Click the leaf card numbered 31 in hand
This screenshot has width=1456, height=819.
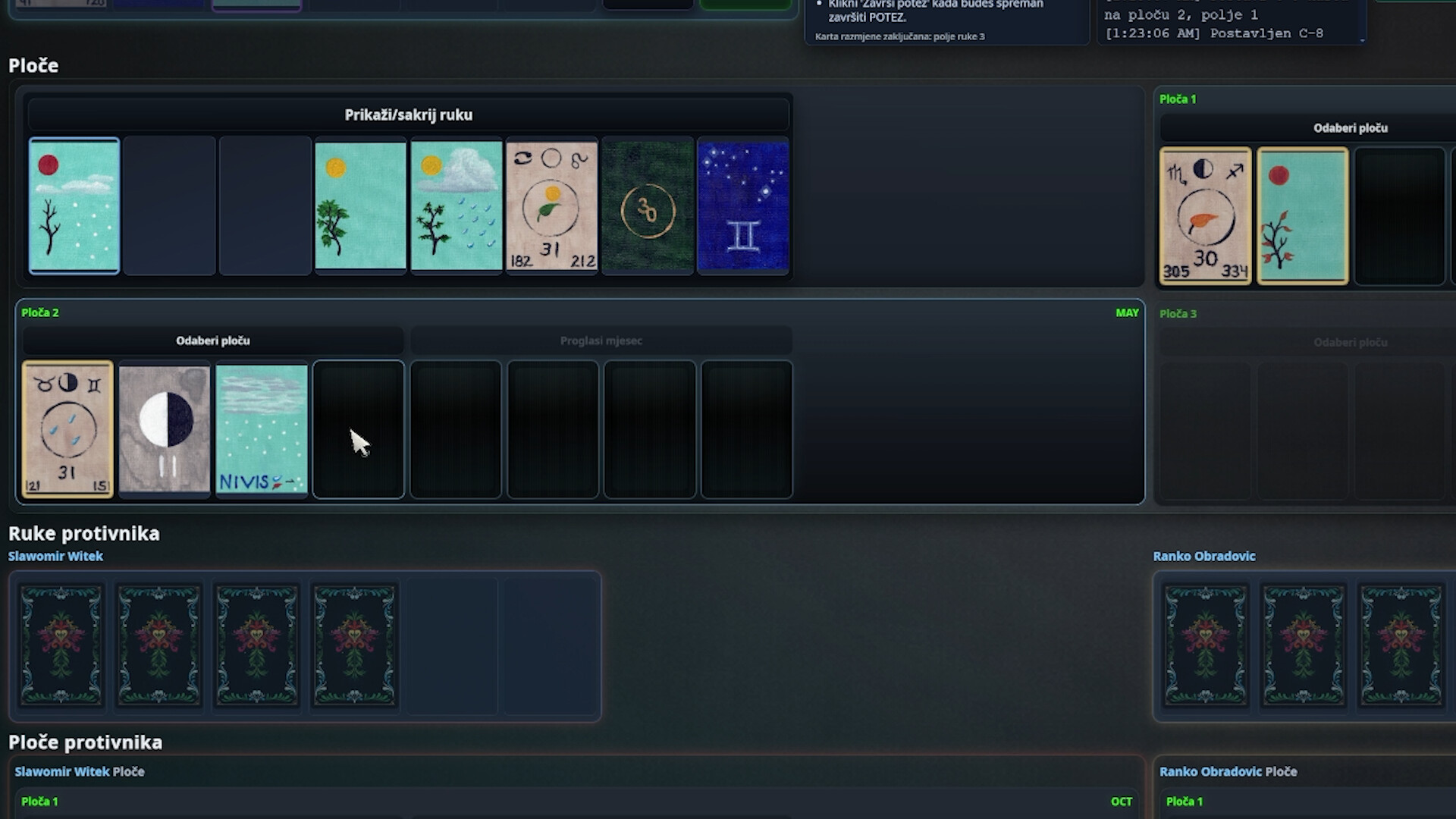(x=551, y=206)
